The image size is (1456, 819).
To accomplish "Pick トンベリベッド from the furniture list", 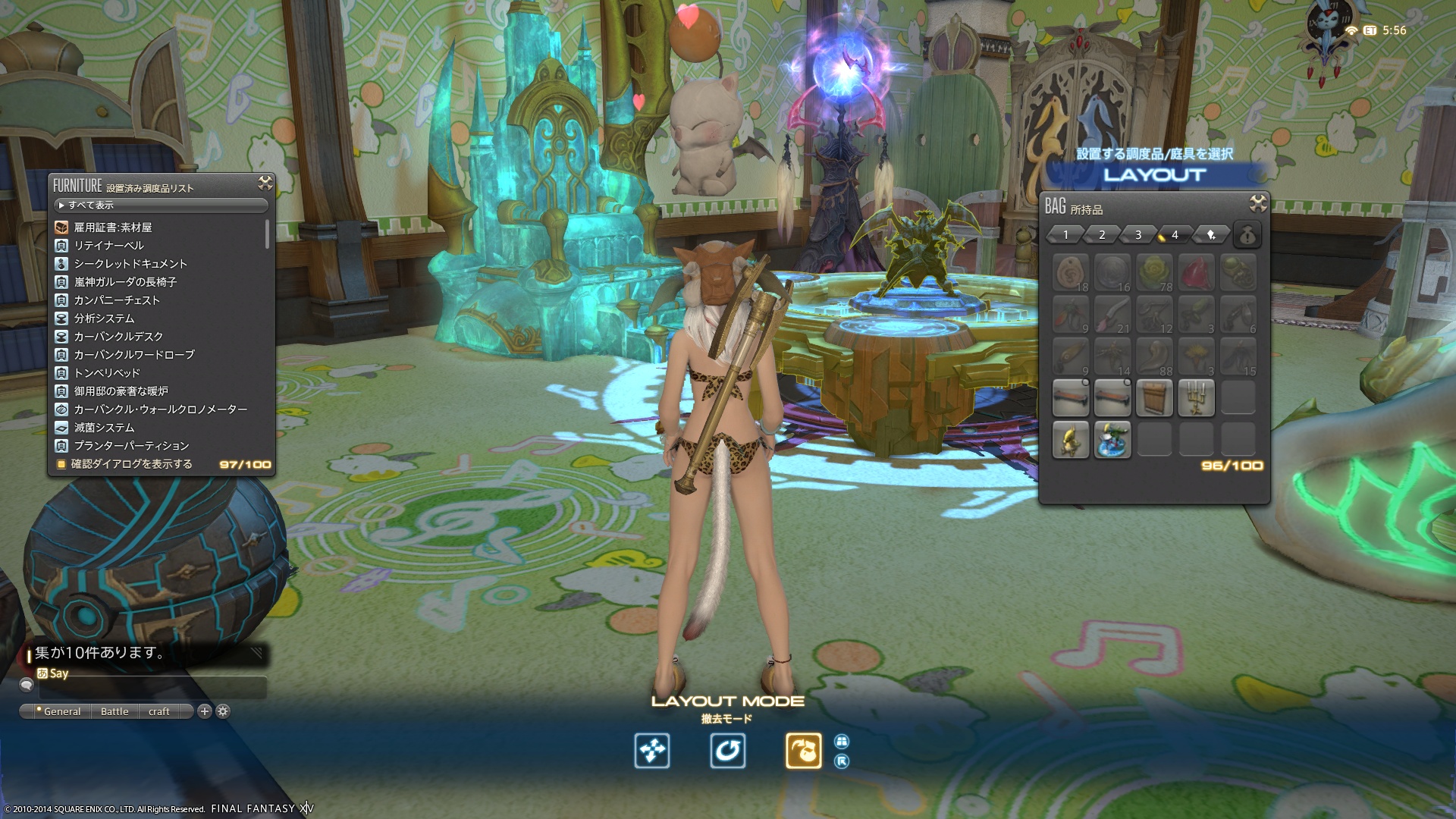I will tap(107, 373).
